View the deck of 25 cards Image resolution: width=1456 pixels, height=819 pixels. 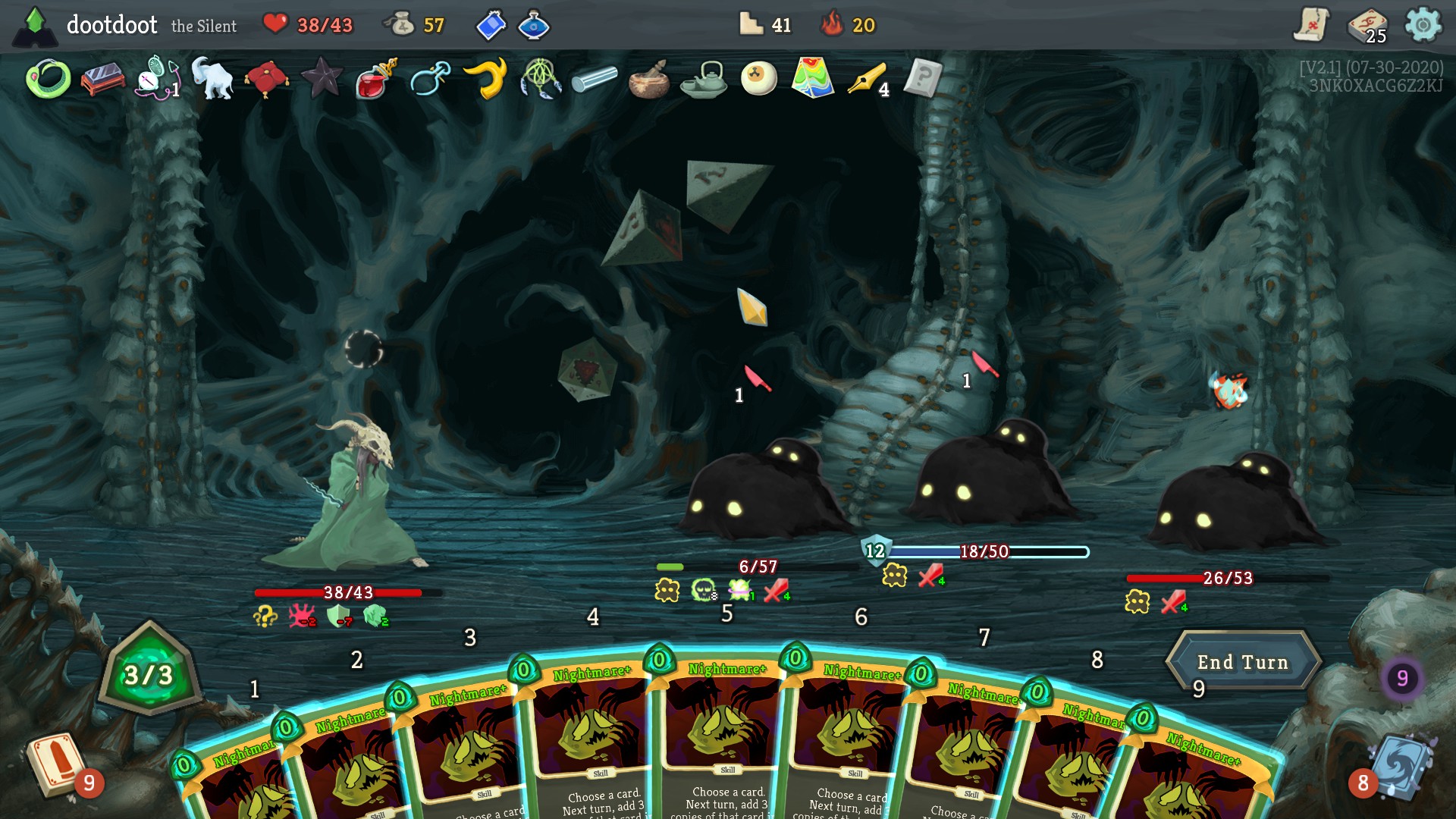point(1367,27)
